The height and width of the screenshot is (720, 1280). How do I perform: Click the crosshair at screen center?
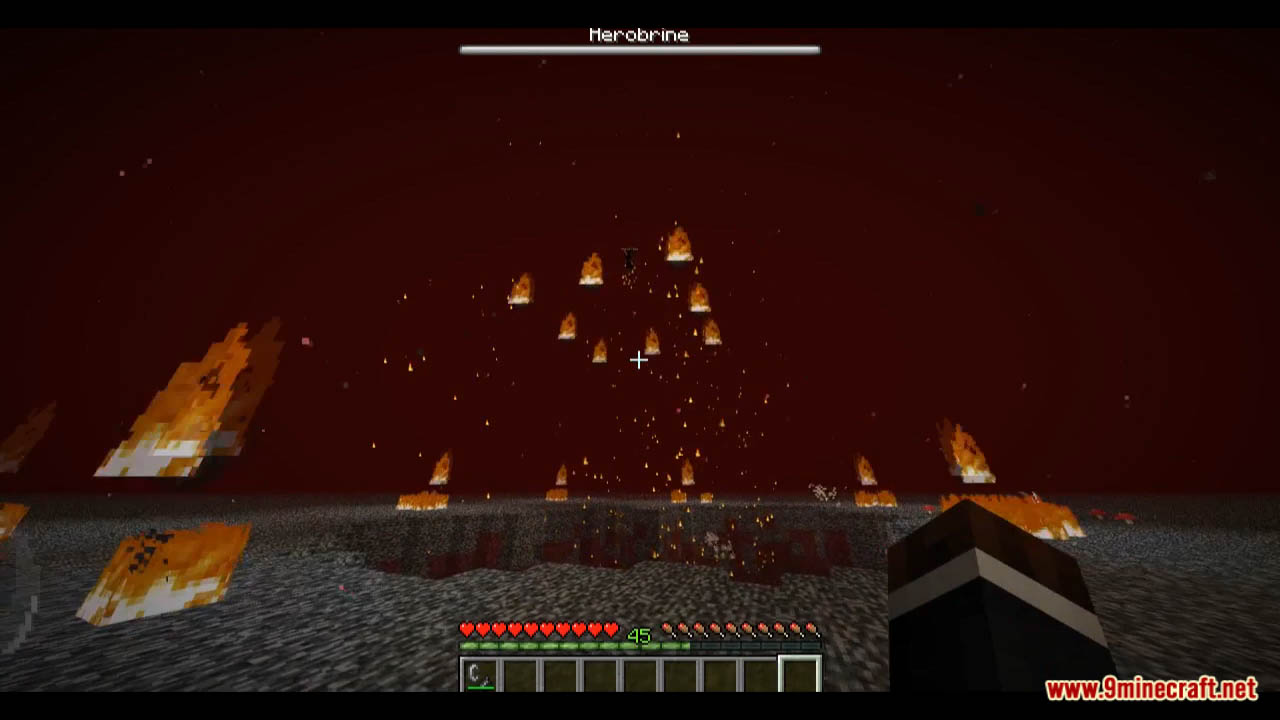[639, 359]
